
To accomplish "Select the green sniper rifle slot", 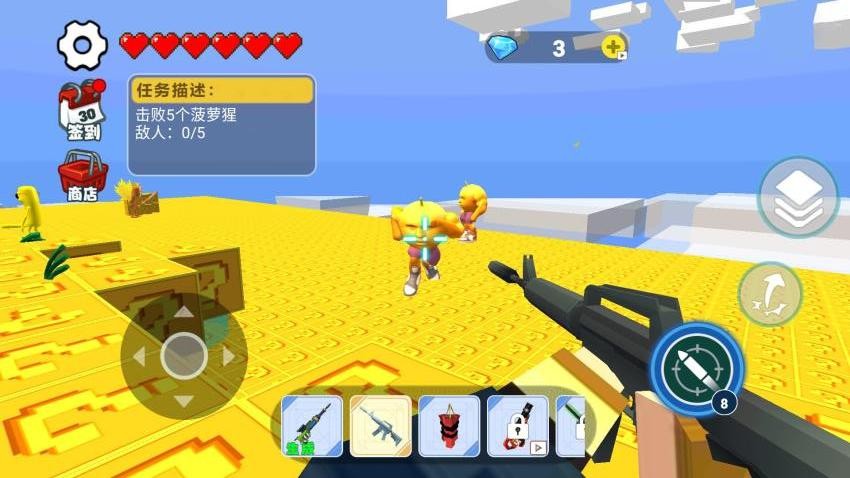I will pyautogui.click(x=312, y=426).
